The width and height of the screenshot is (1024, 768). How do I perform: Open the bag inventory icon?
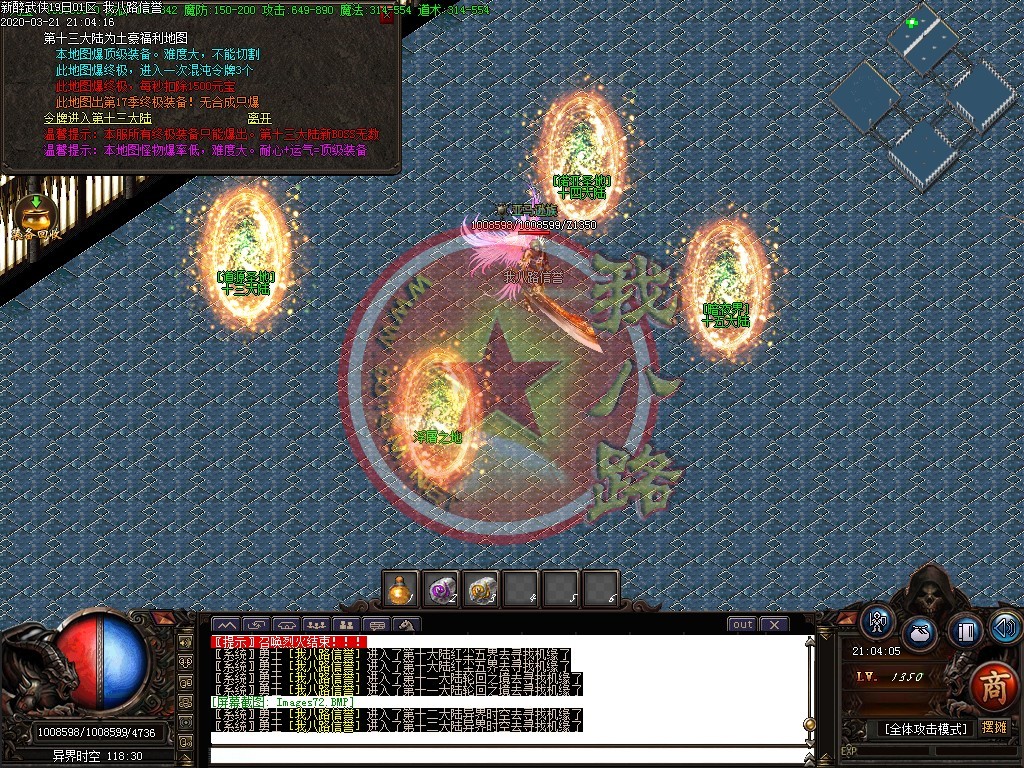[920, 633]
